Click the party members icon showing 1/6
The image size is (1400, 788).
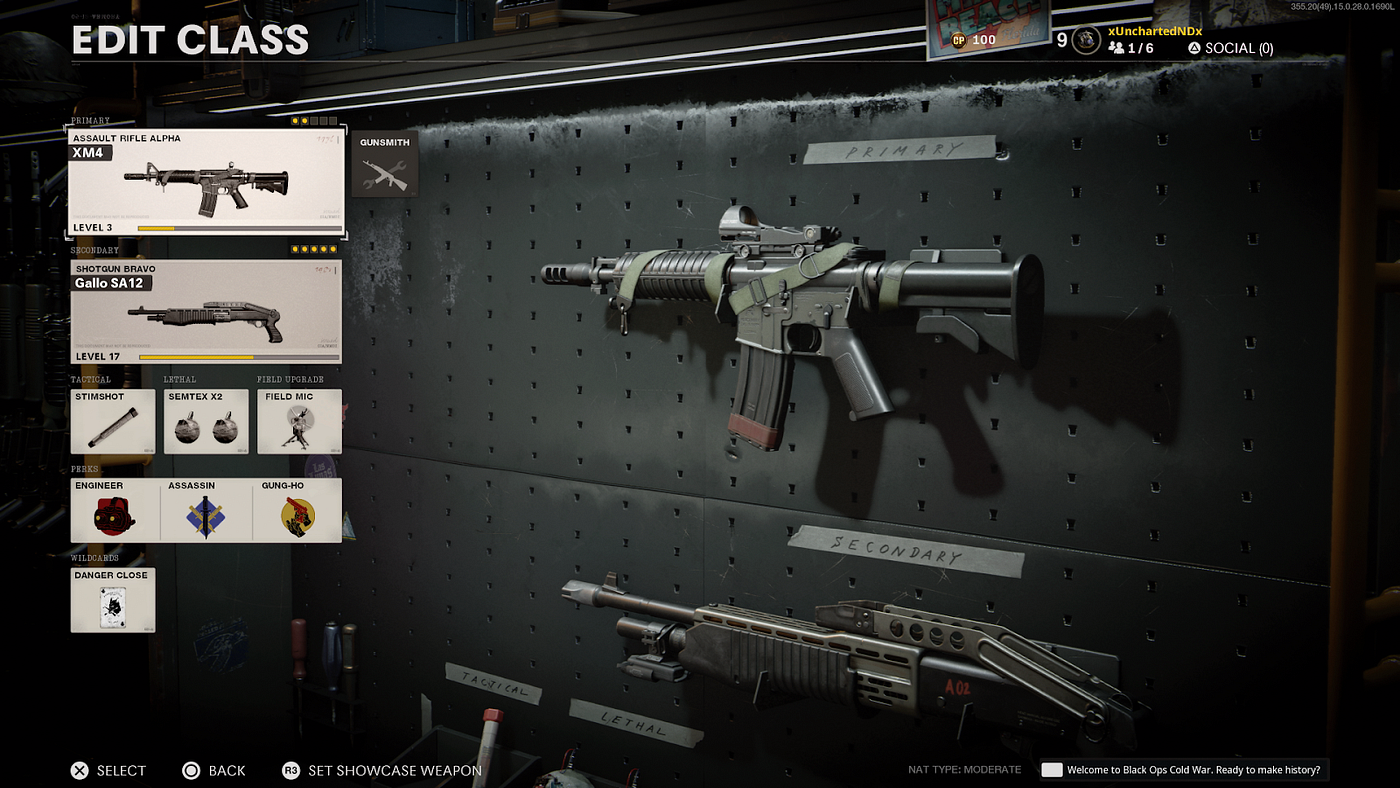point(1117,47)
